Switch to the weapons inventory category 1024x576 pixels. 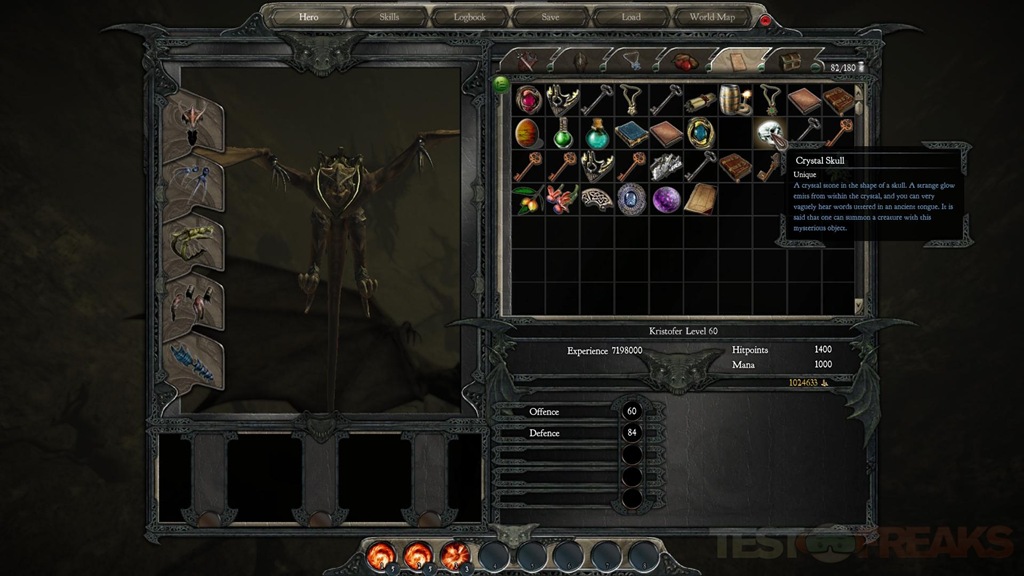pyautogui.click(x=526, y=61)
